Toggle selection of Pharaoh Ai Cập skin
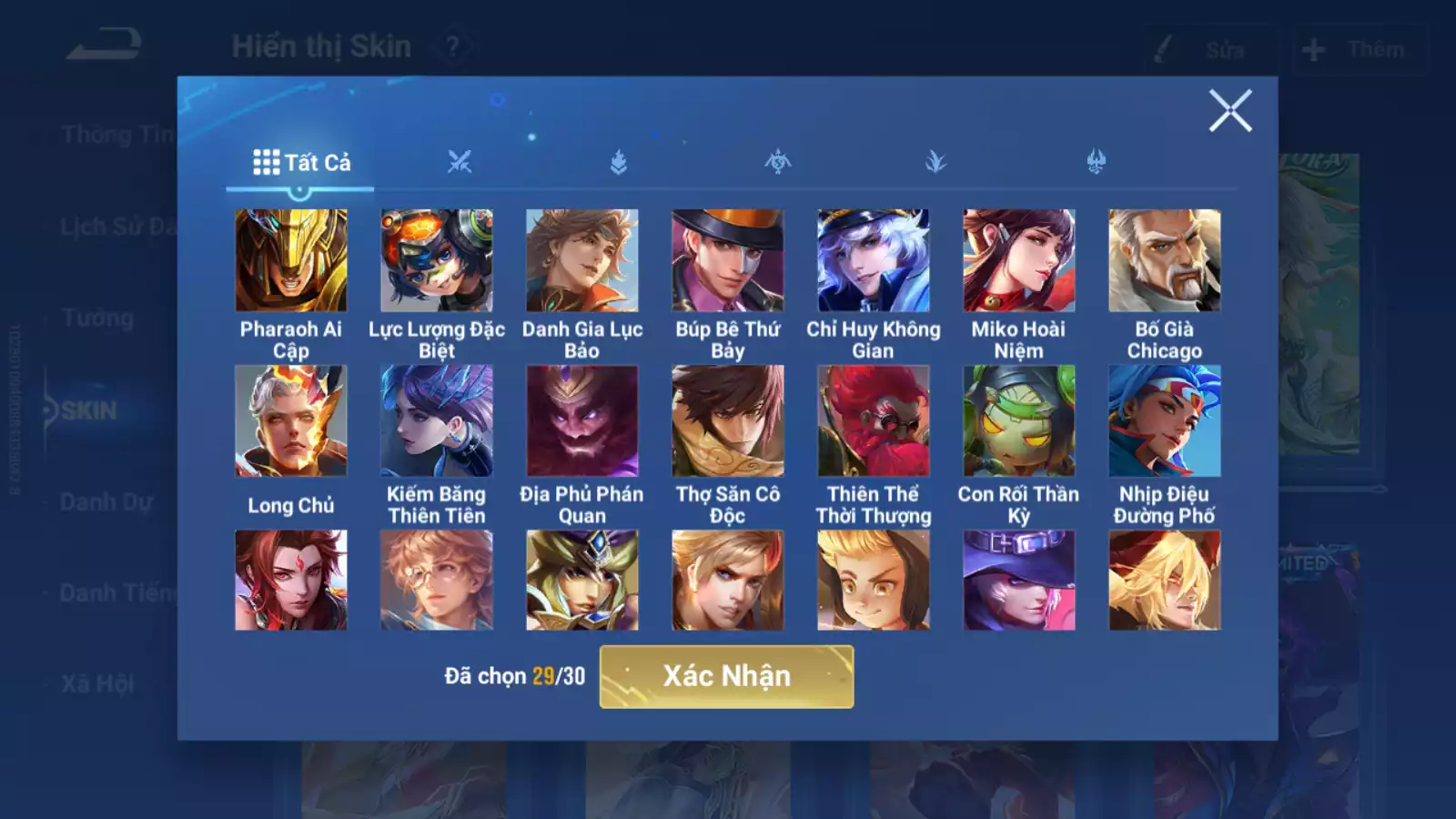Image resolution: width=1456 pixels, height=819 pixels. click(x=289, y=258)
